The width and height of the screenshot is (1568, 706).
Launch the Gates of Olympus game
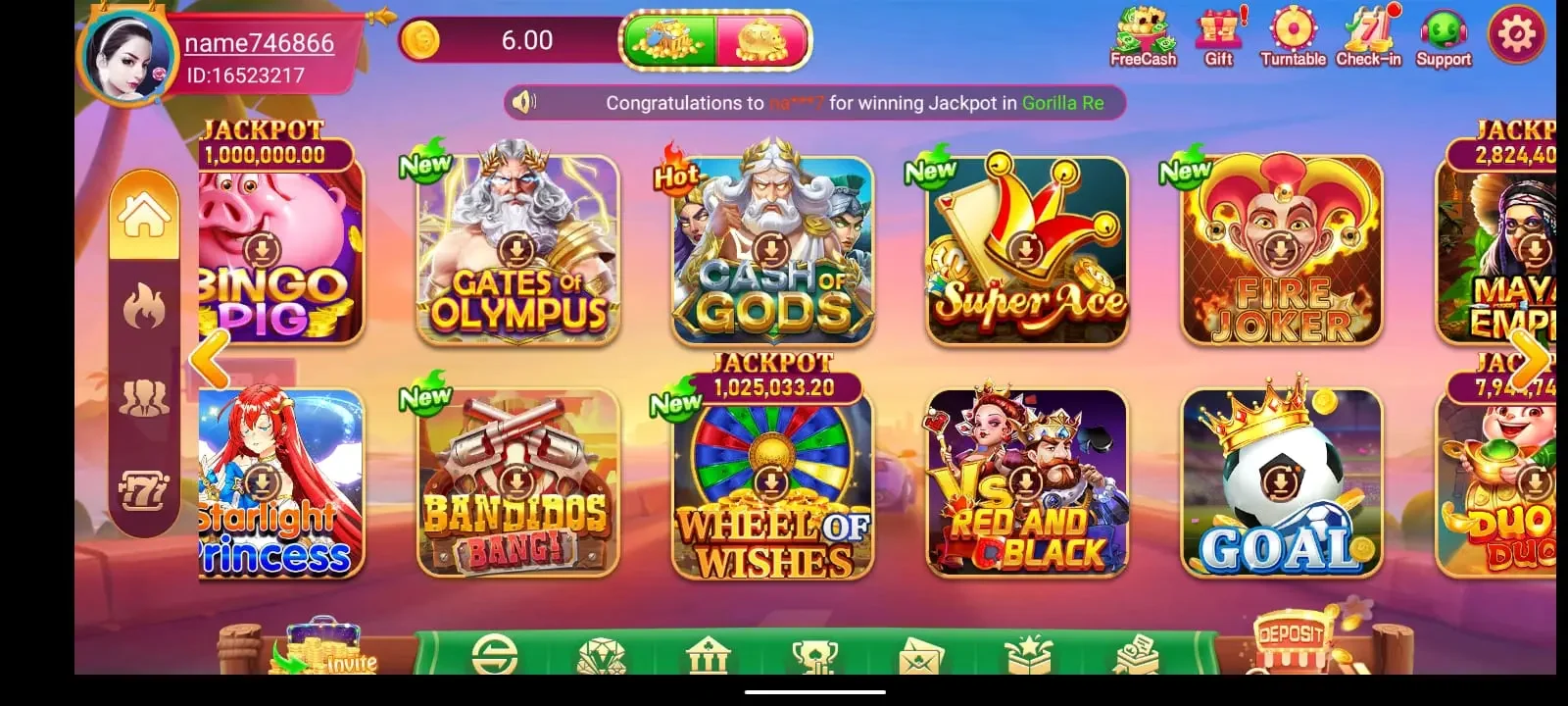[518, 250]
